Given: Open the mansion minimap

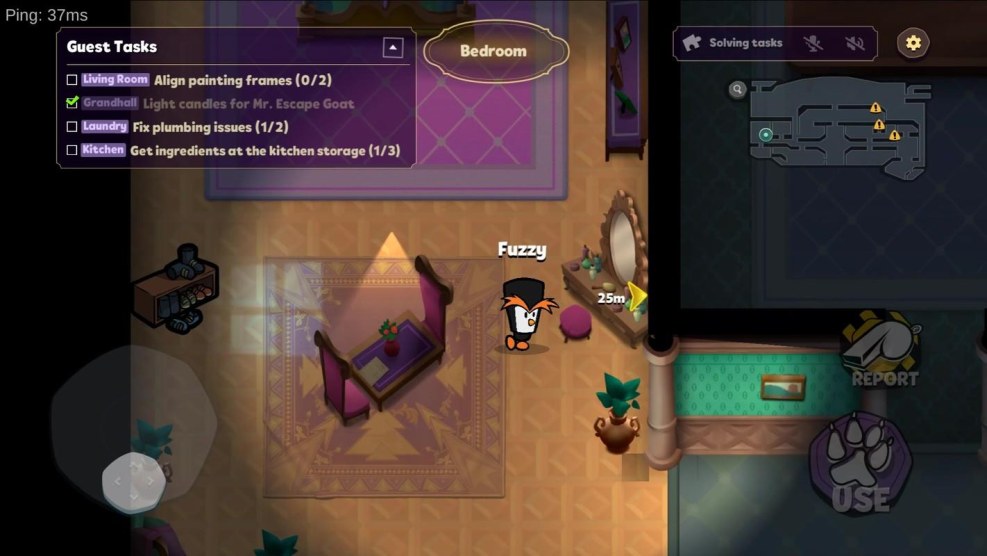Looking at the screenshot, I should tap(839, 130).
